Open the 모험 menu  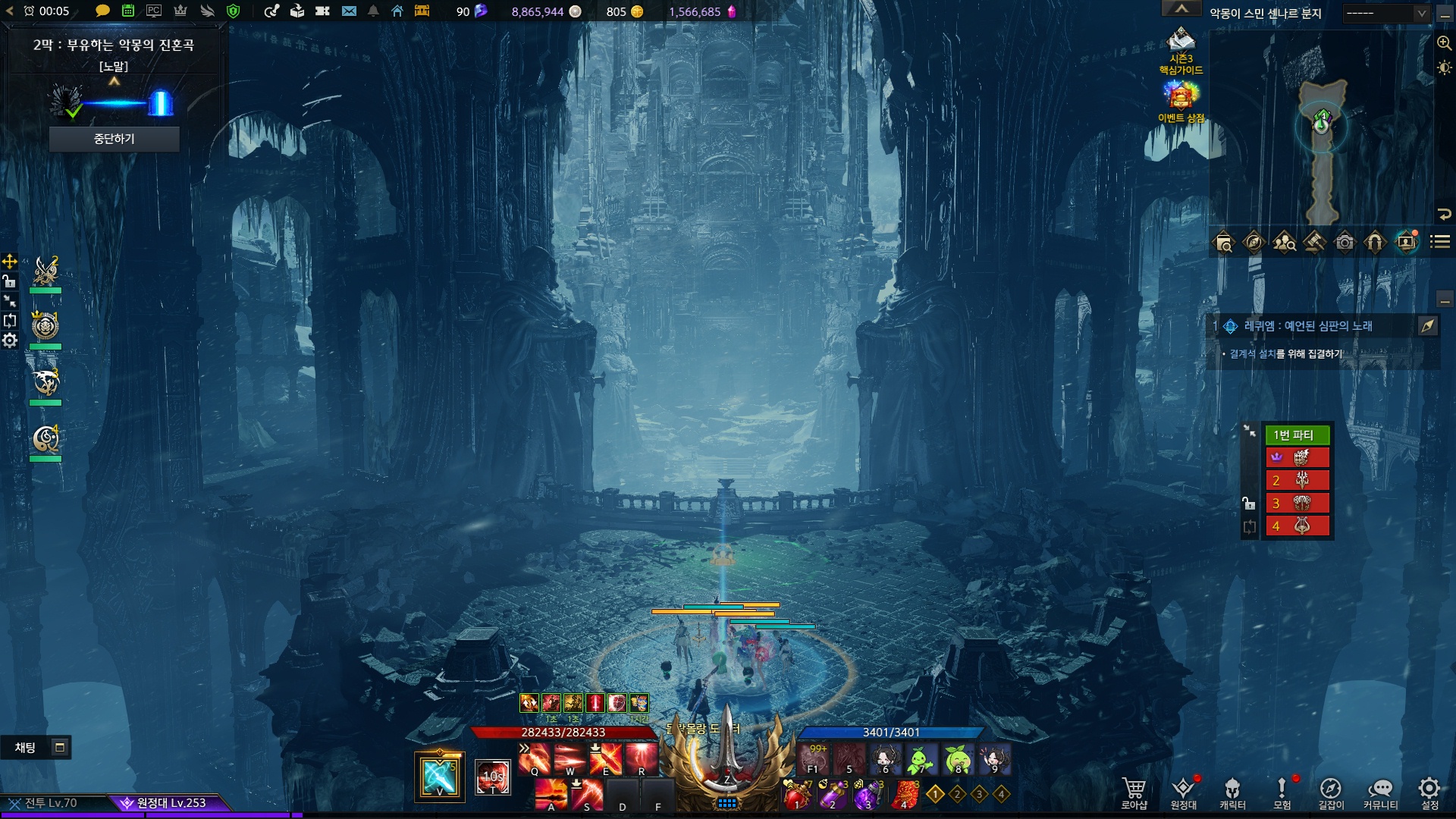pyautogui.click(x=1282, y=792)
